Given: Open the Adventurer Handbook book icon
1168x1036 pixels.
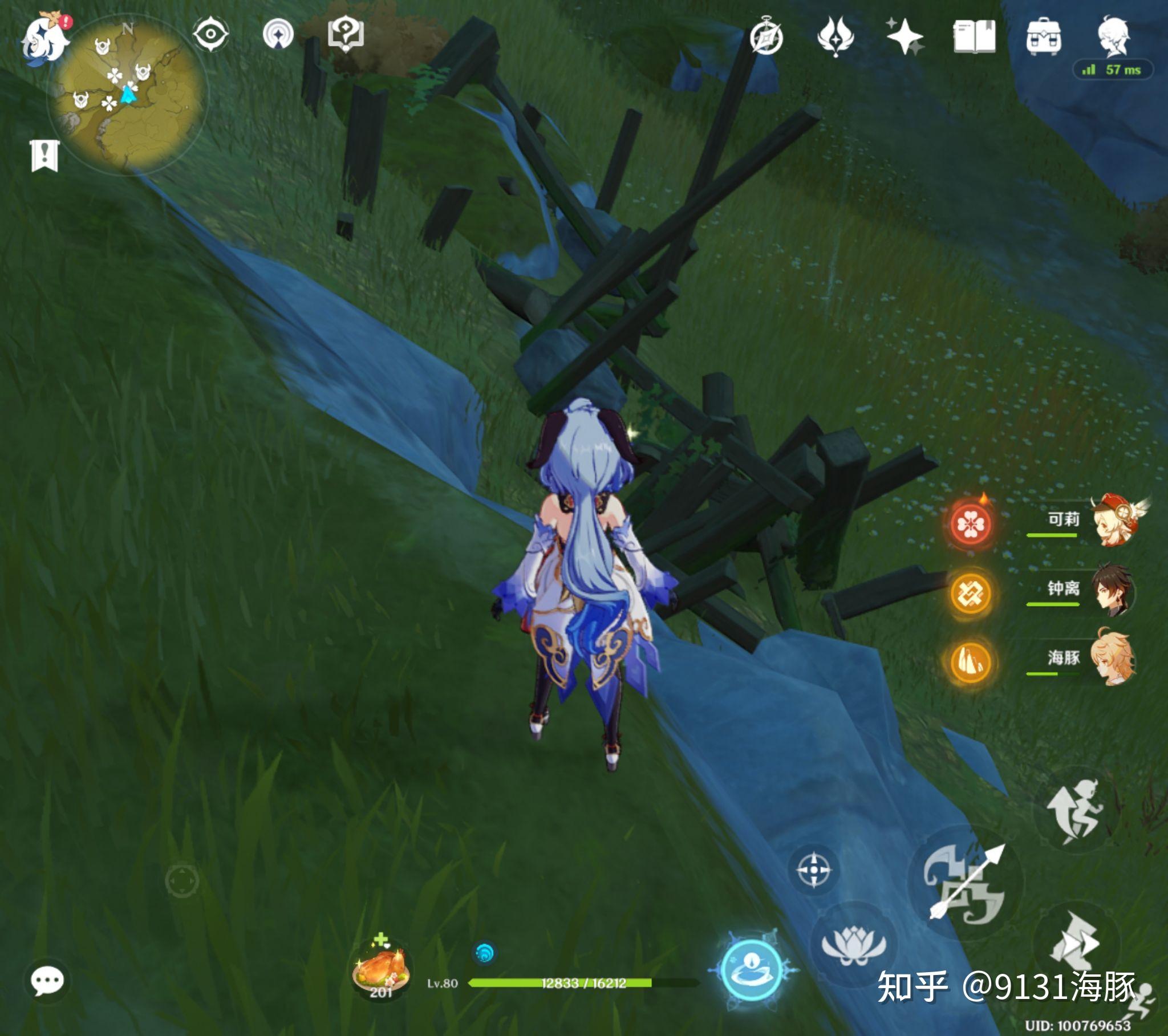Looking at the screenshot, I should pos(974,36).
